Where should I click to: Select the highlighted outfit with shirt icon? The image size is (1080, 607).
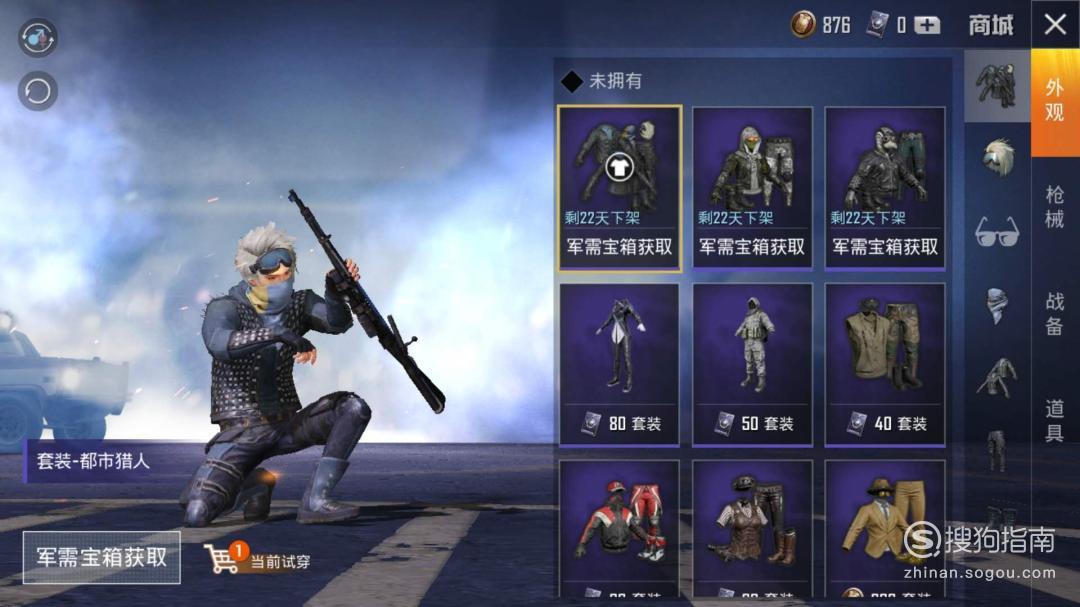619,188
